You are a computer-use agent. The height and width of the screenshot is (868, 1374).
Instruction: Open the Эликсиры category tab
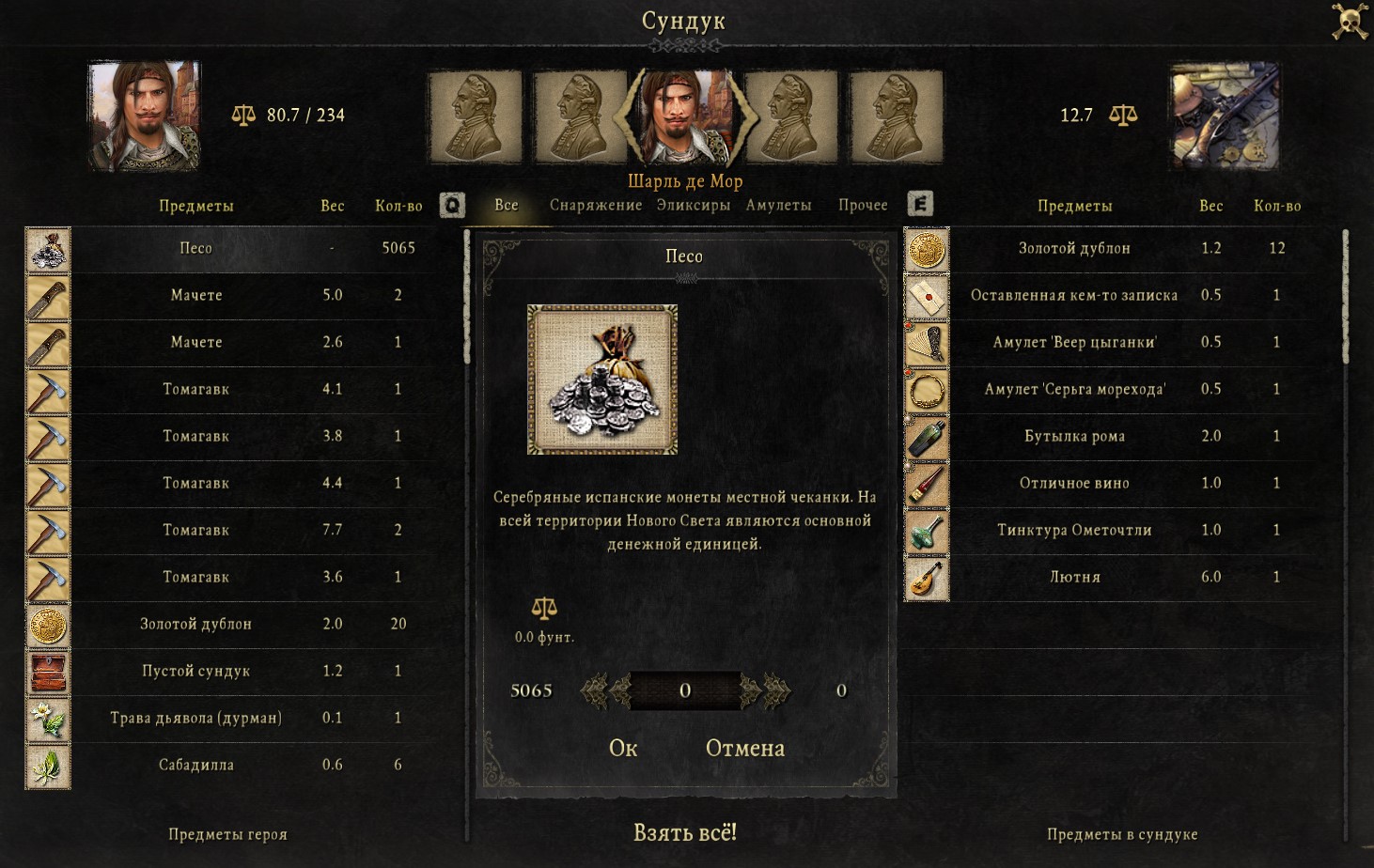tap(693, 205)
